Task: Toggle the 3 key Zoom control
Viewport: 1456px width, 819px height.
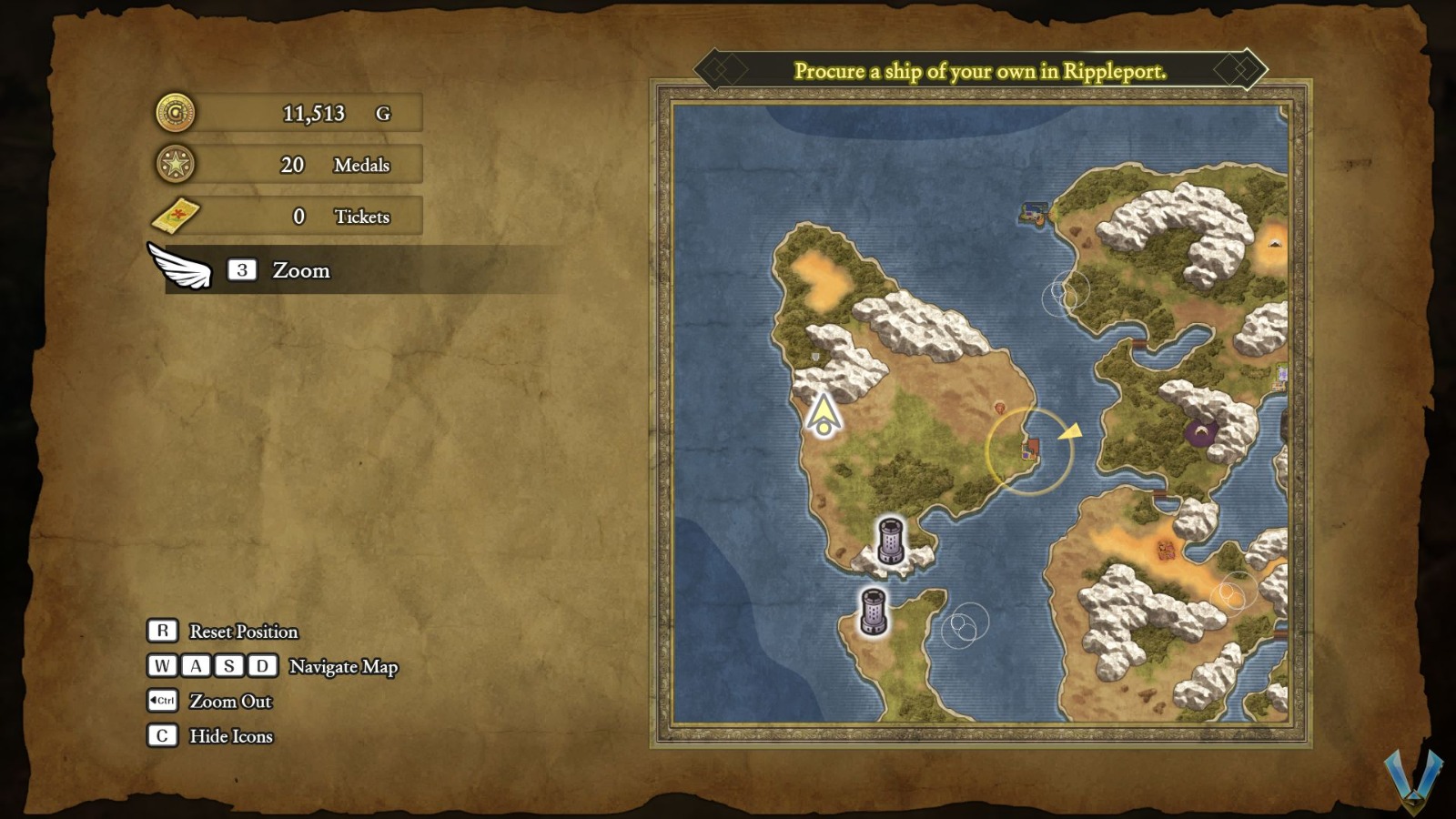Action: (x=240, y=269)
